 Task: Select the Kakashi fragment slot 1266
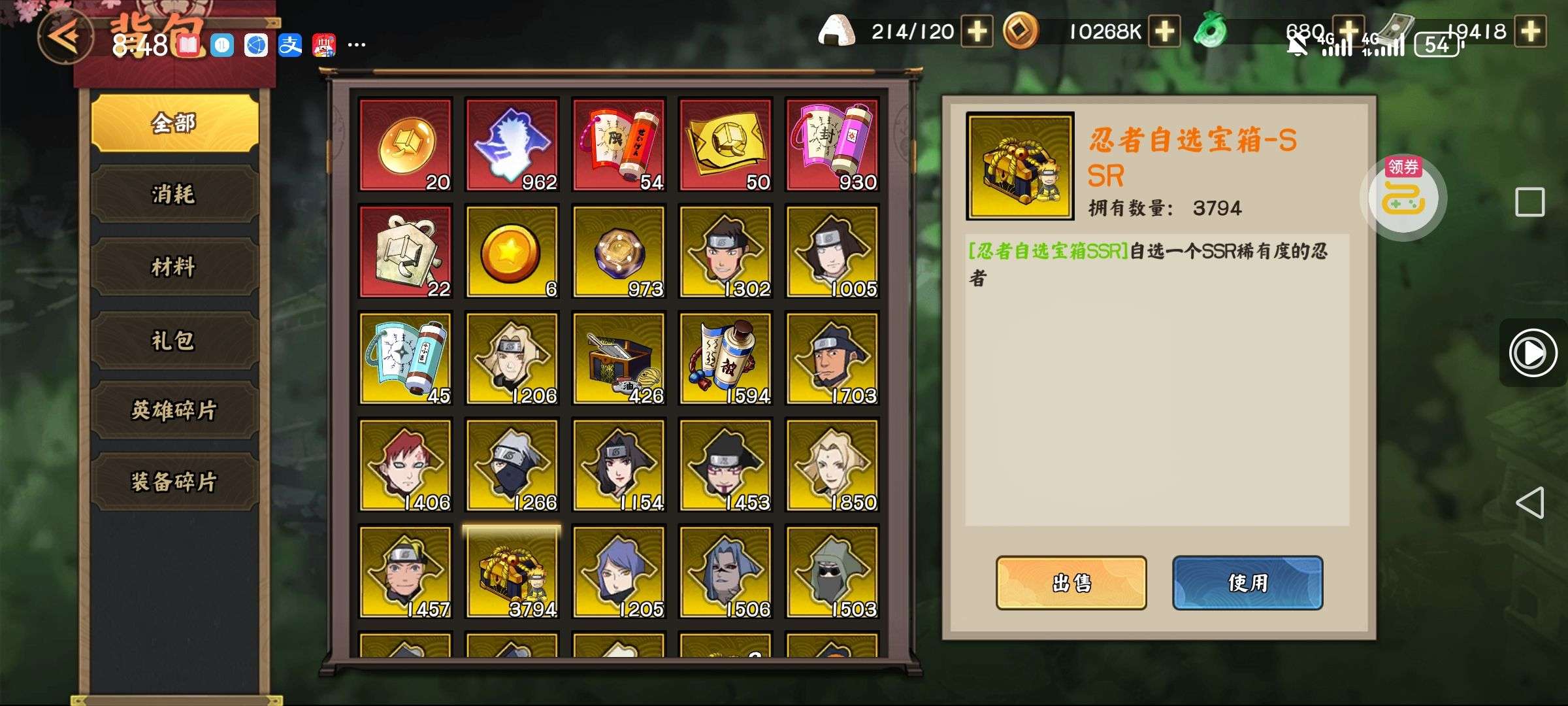(x=512, y=465)
